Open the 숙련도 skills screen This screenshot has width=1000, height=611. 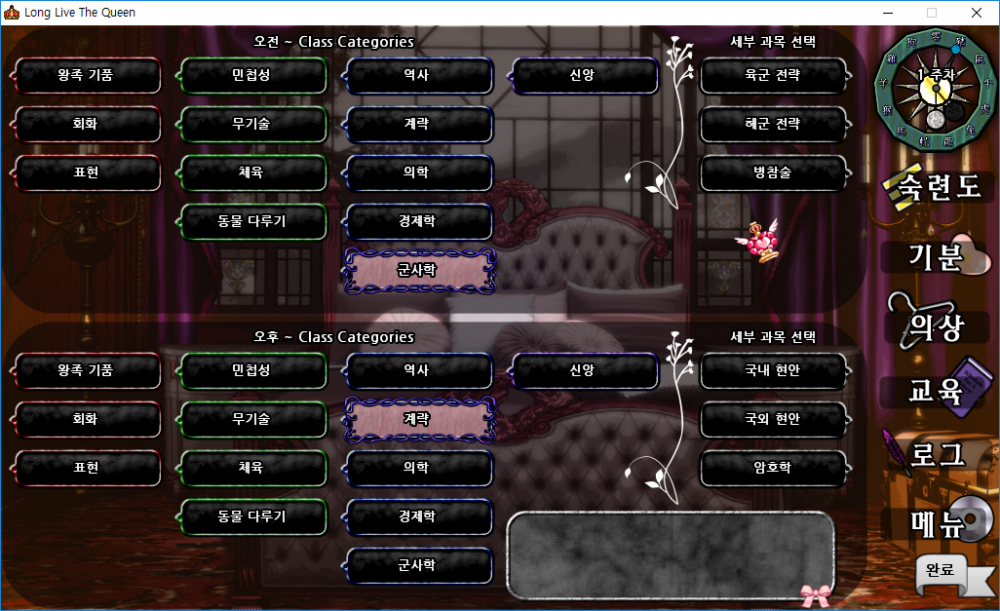937,187
